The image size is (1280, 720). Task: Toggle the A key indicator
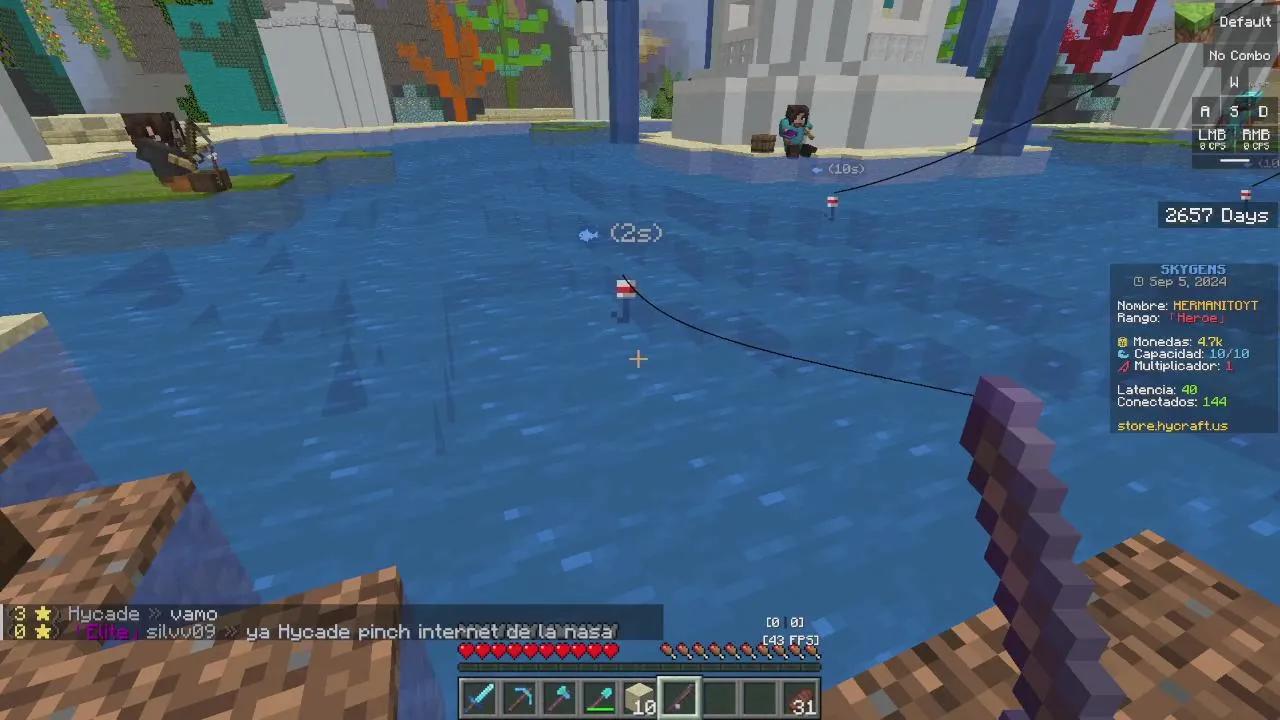(1205, 111)
